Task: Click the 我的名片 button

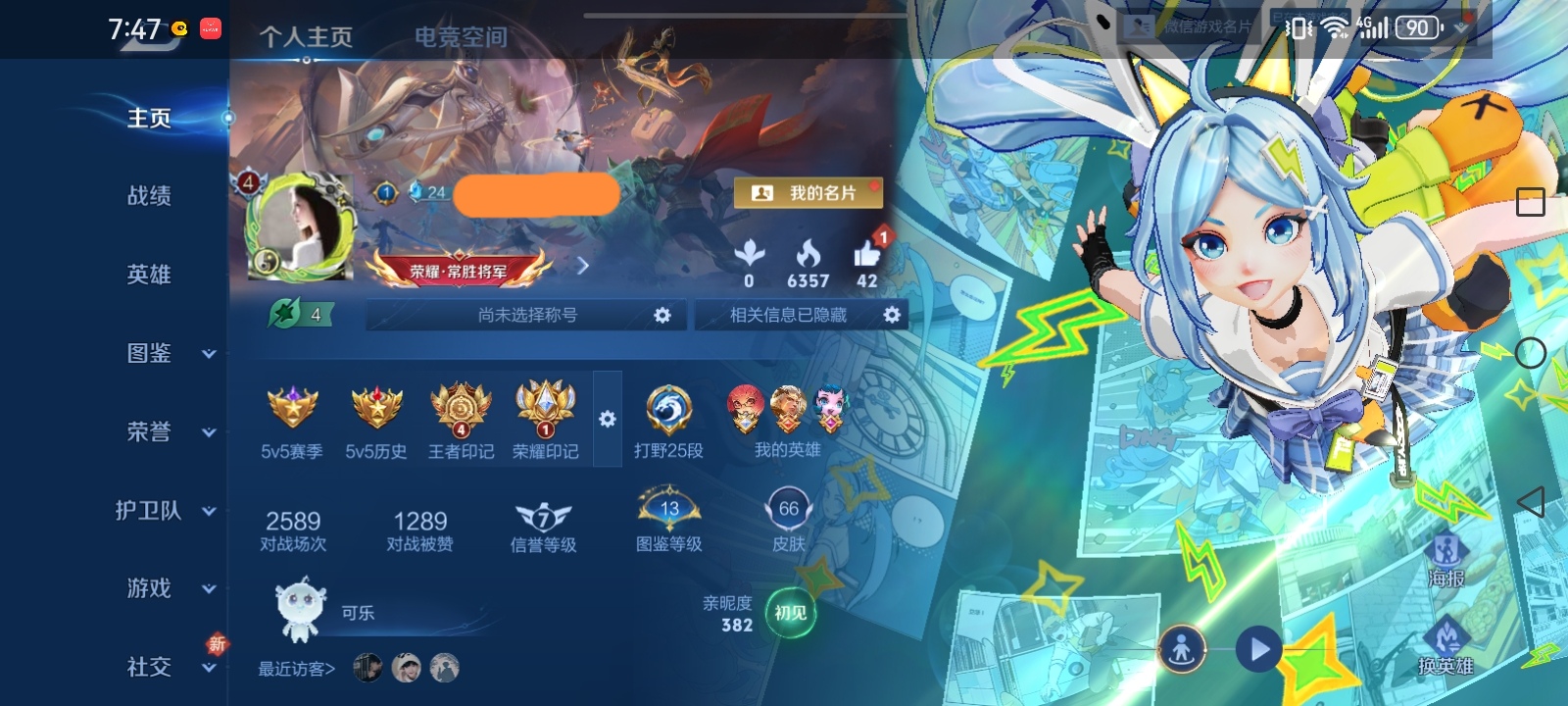Action: coord(809,192)
